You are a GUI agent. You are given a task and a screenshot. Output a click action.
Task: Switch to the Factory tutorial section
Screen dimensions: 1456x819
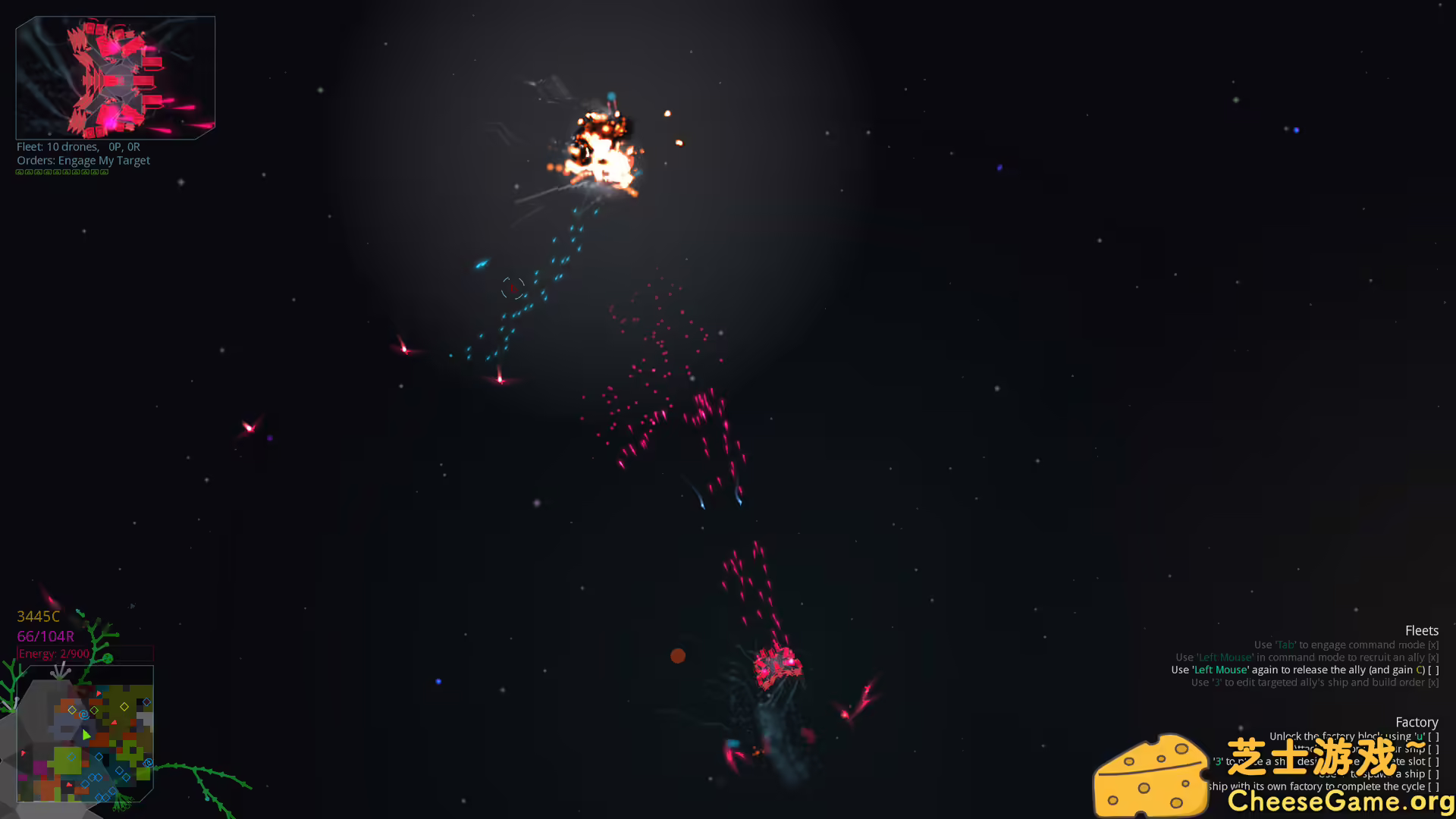point(1417,722)
